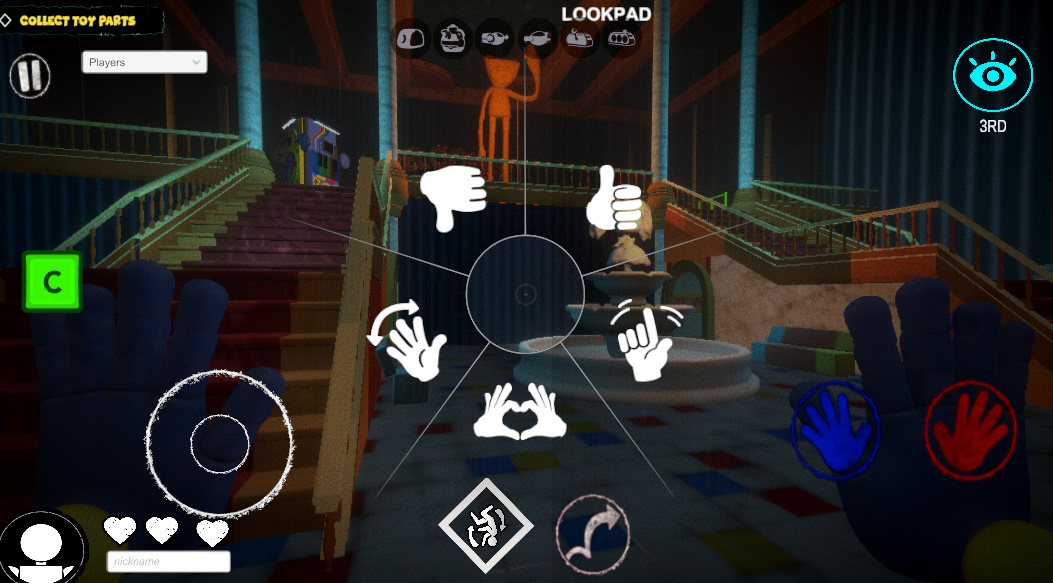This screenshot has height=583, width=1053.
Task: Fire the blue hand
Action: pos(836,427)
